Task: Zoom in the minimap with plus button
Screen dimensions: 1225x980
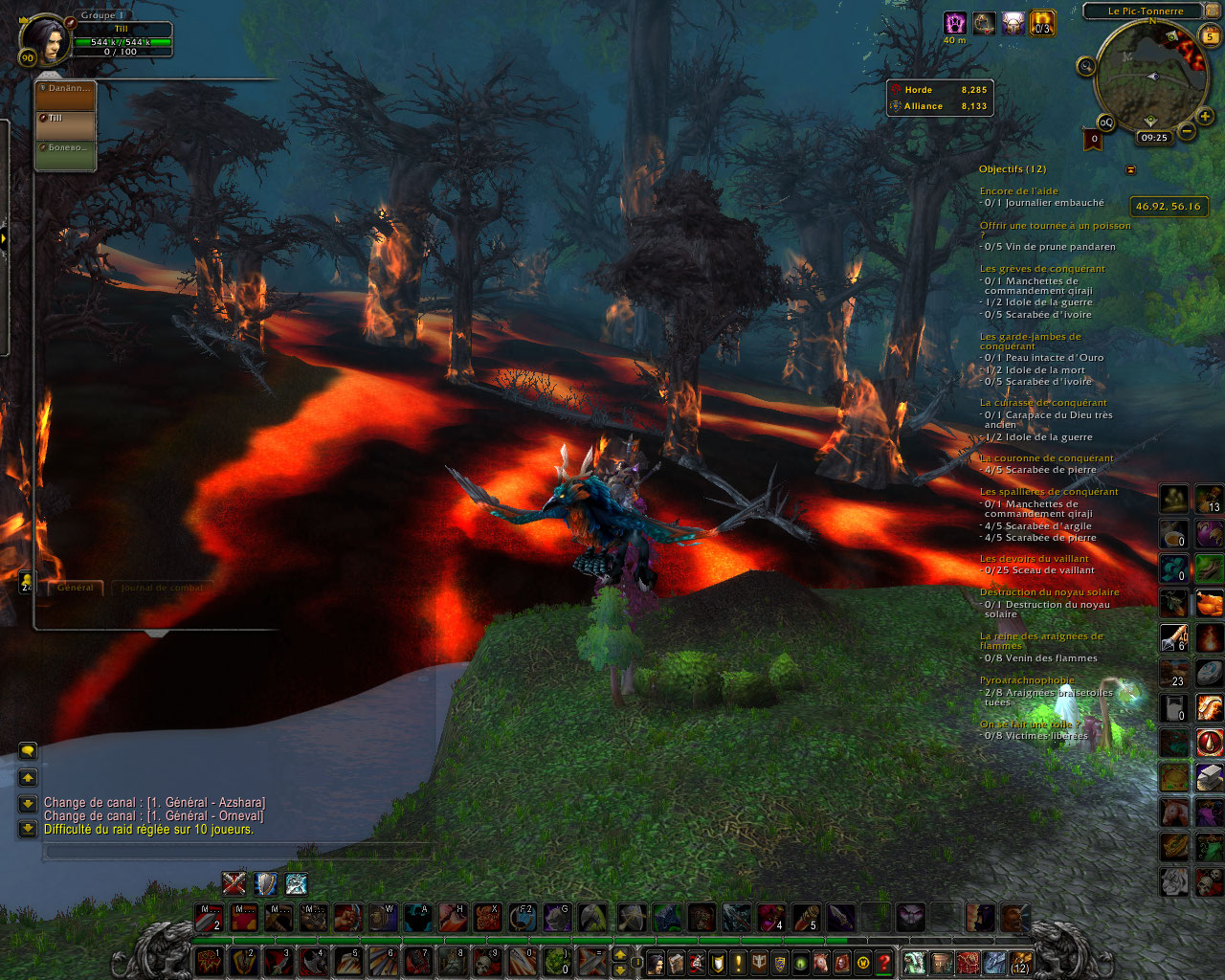Action: 1204,118
